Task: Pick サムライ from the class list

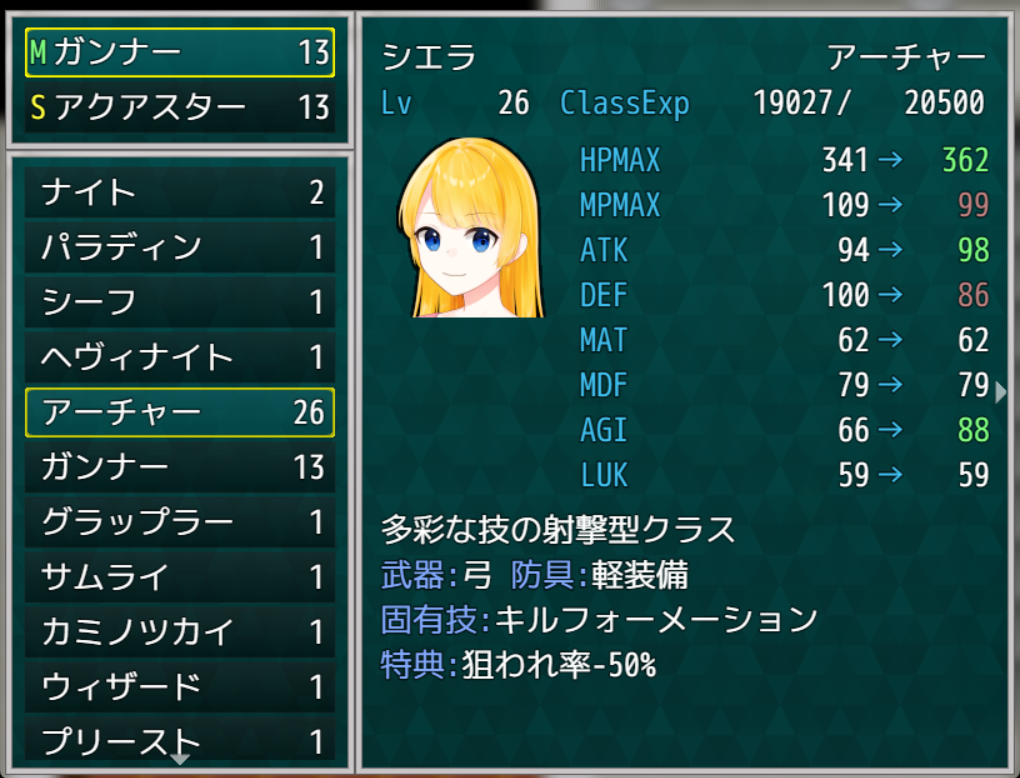Action: (180, 577)
